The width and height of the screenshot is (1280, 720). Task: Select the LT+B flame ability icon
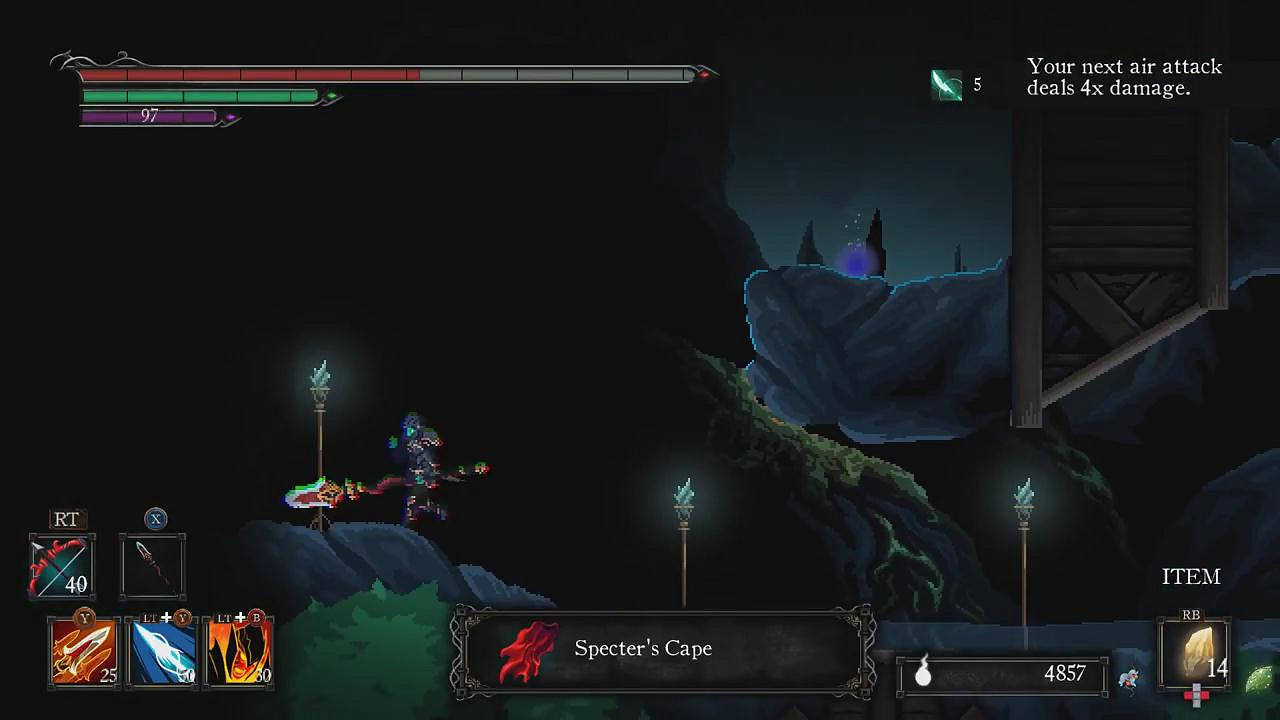[x=240, y=651]
